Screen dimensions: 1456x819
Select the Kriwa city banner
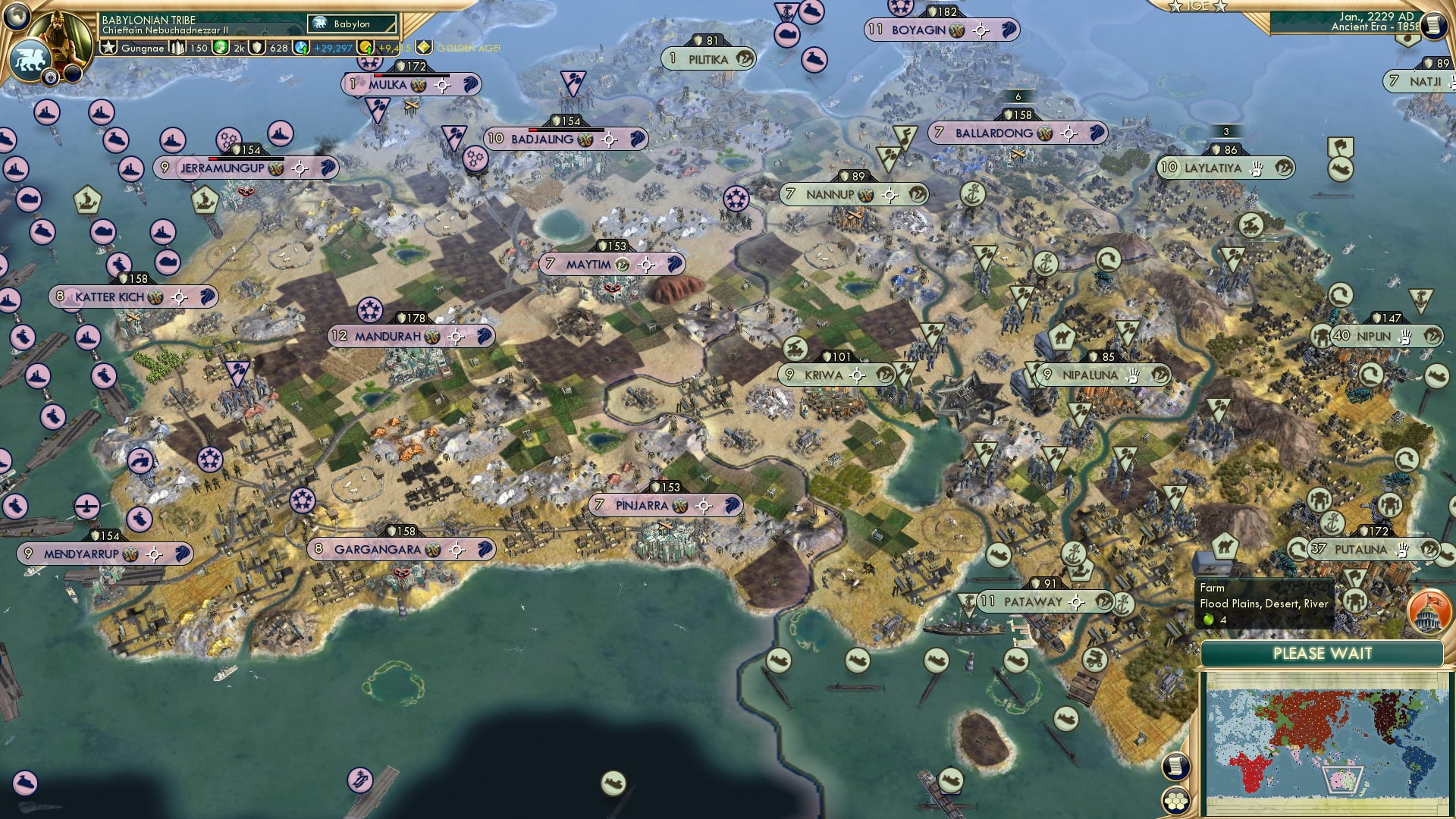click(825, 373)
